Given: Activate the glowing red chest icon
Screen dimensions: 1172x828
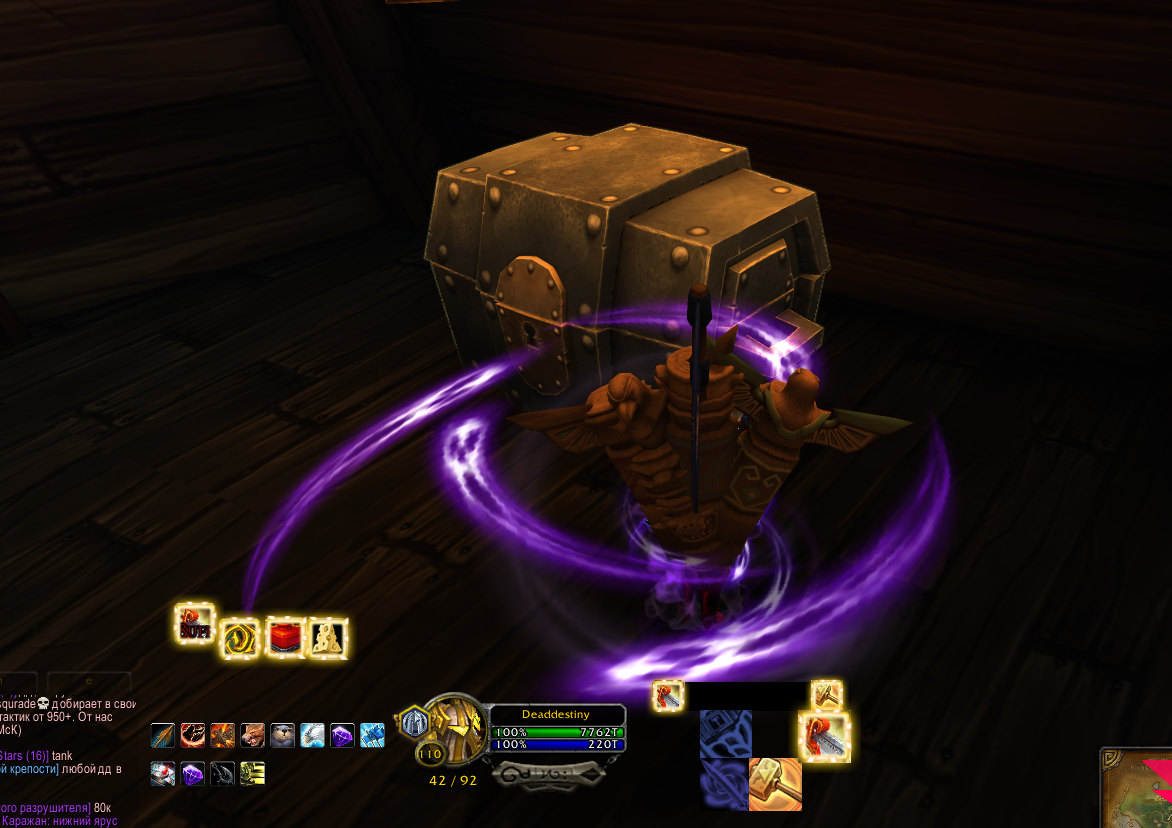Looking at the screenshot, I should coord(285,636).
